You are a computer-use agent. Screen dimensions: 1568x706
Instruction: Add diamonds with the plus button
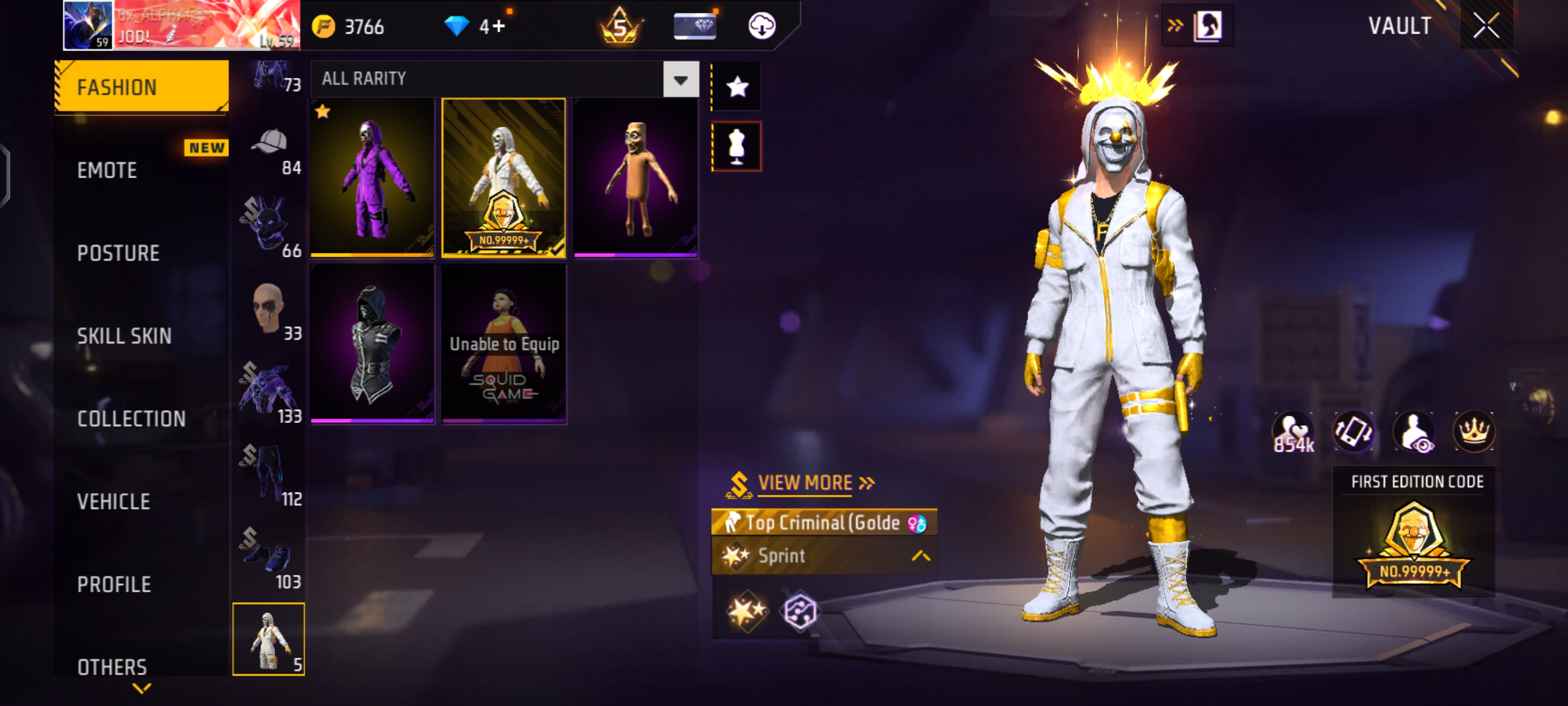(498, 27)
